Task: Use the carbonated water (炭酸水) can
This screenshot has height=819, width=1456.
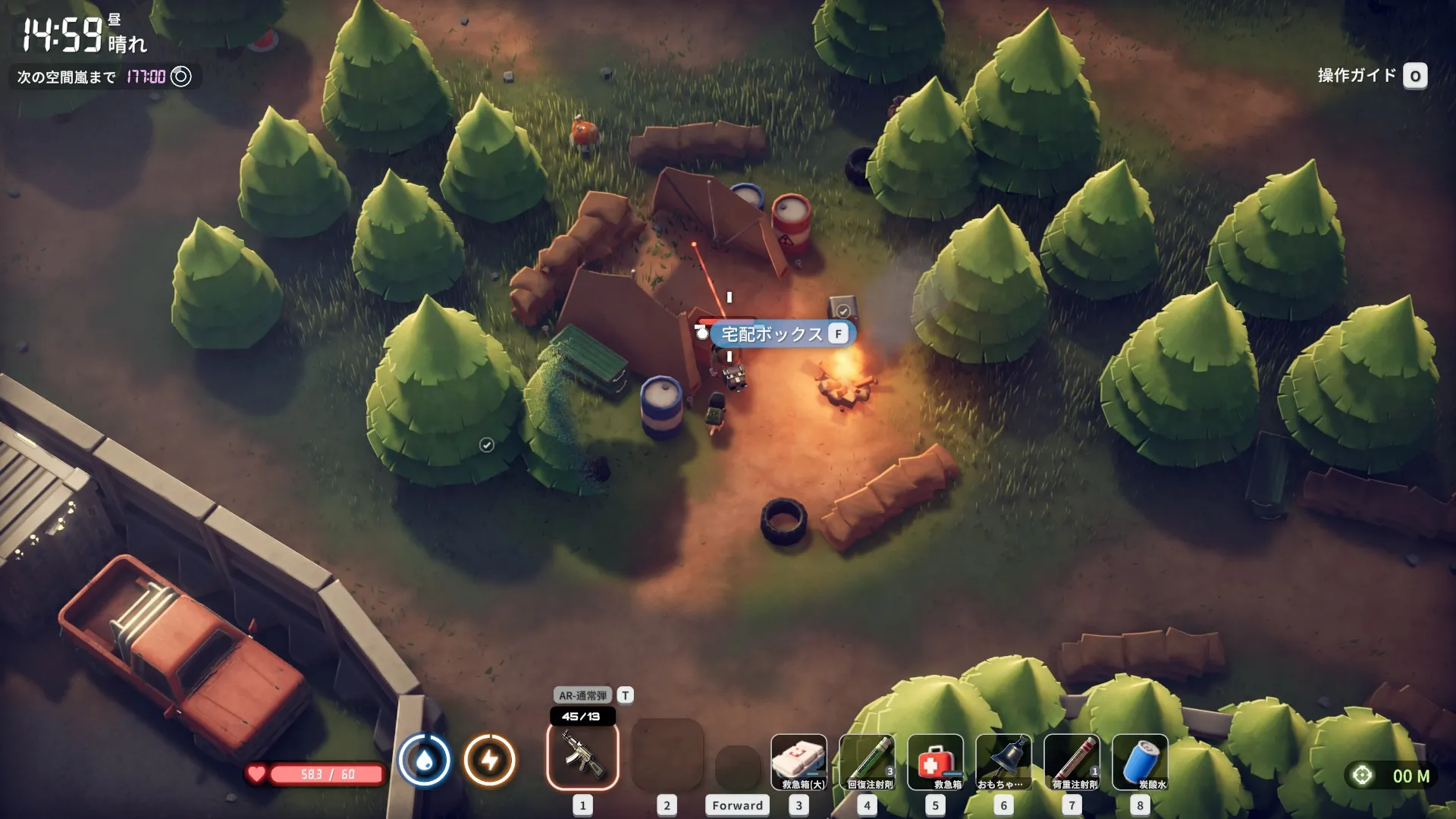Action: [1140, 761]
